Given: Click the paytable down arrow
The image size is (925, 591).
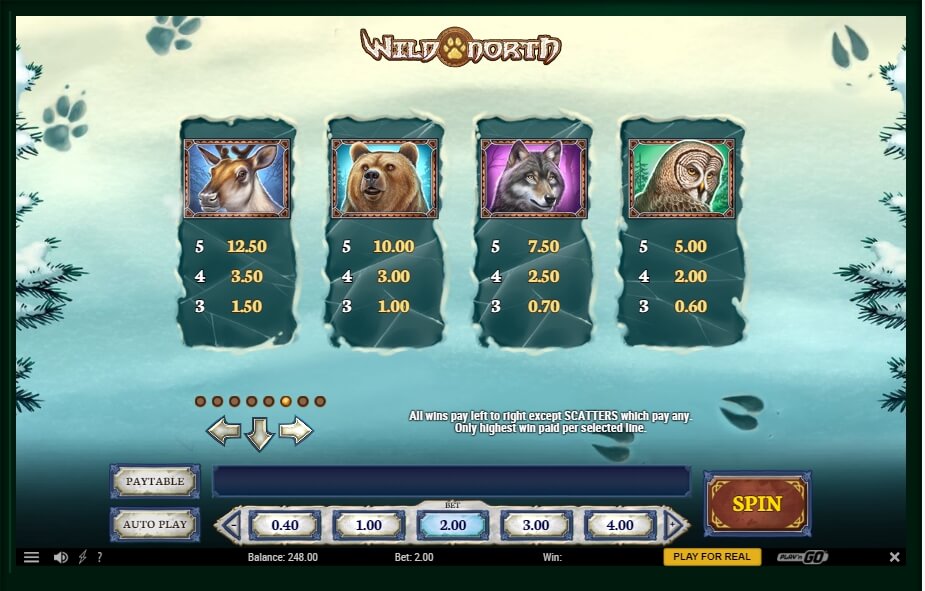Looking at the screenshot, I should point(260,433).
